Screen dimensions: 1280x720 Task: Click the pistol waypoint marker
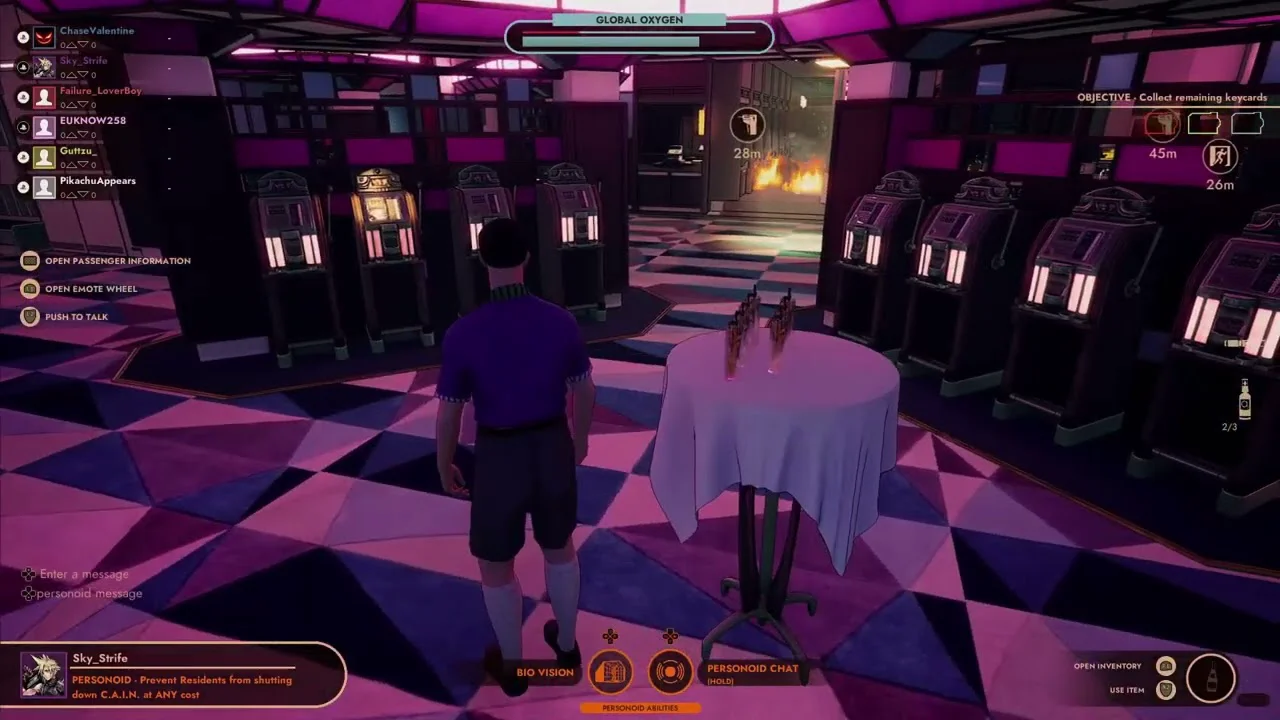pyautogui.click(x=747, y=126)
